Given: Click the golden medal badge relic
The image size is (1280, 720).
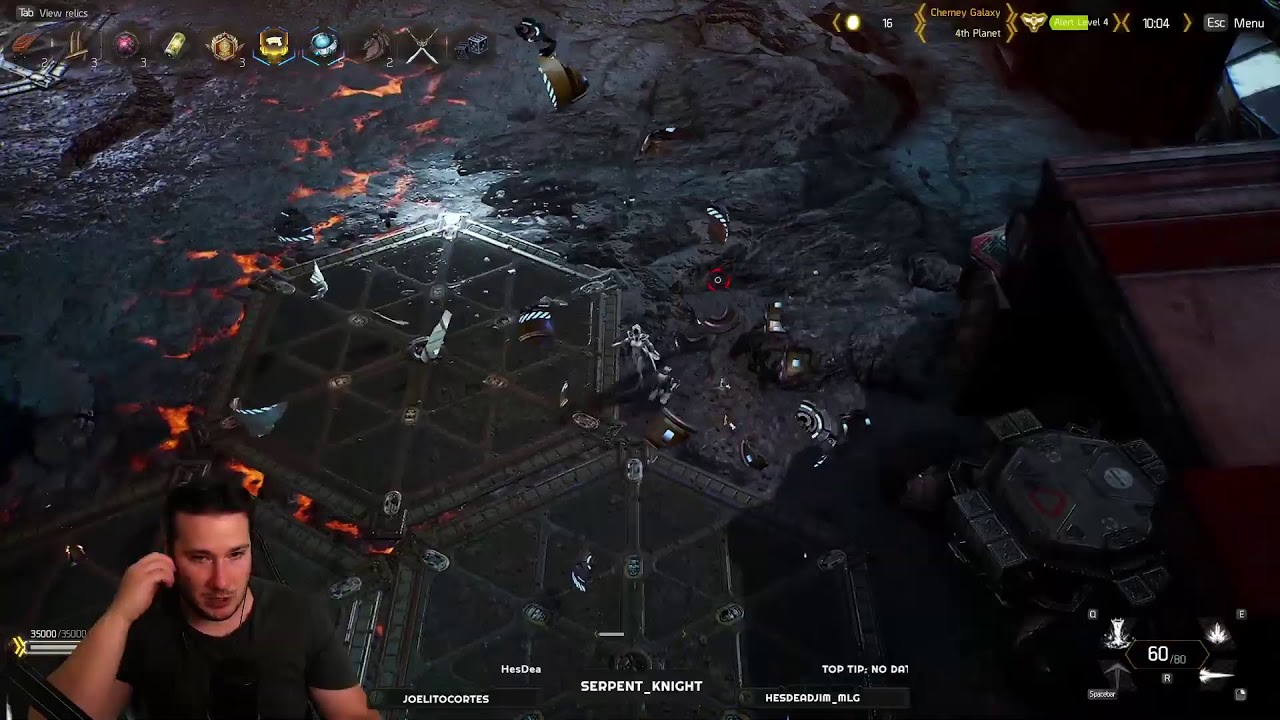Looking at the screenshot, I should (224, 46).
